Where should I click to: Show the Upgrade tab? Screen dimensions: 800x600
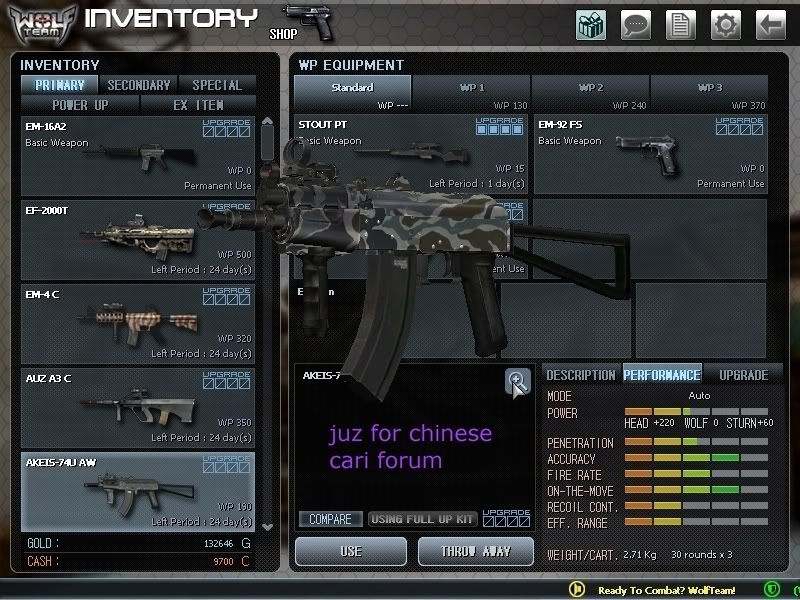click(x=744, y=375)
